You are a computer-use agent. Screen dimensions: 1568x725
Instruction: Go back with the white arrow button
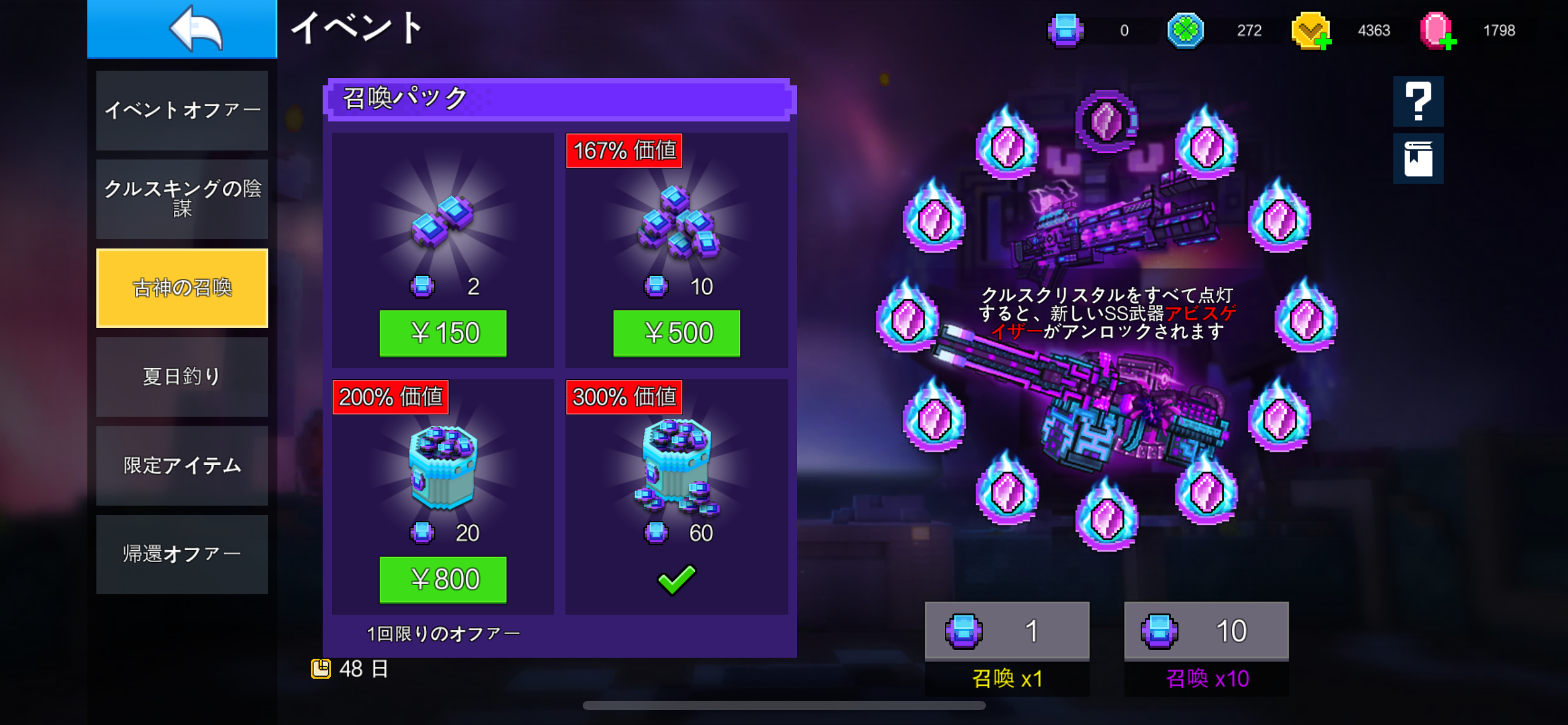coord(182,29)
